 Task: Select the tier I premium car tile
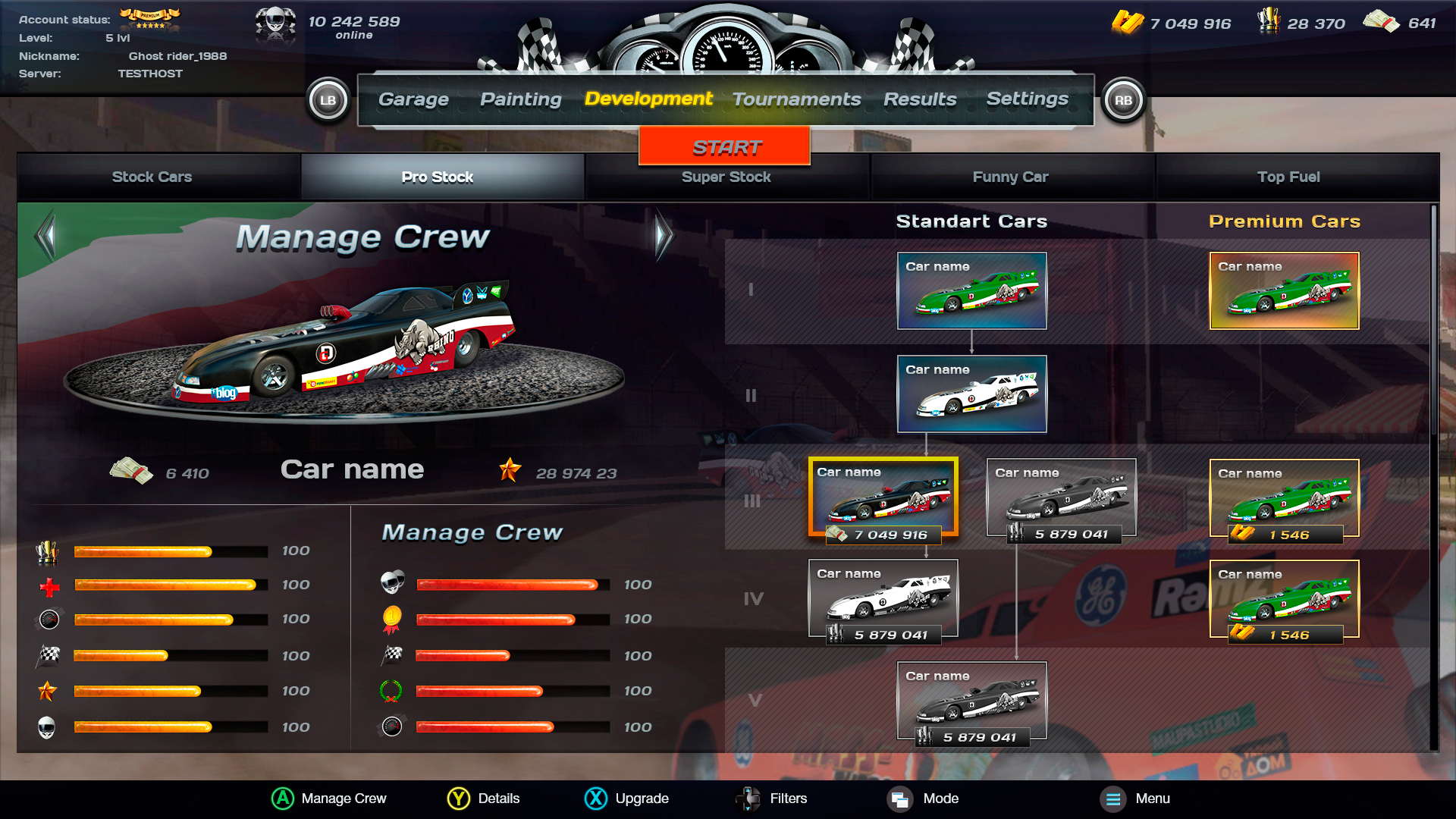(1284, 291)
